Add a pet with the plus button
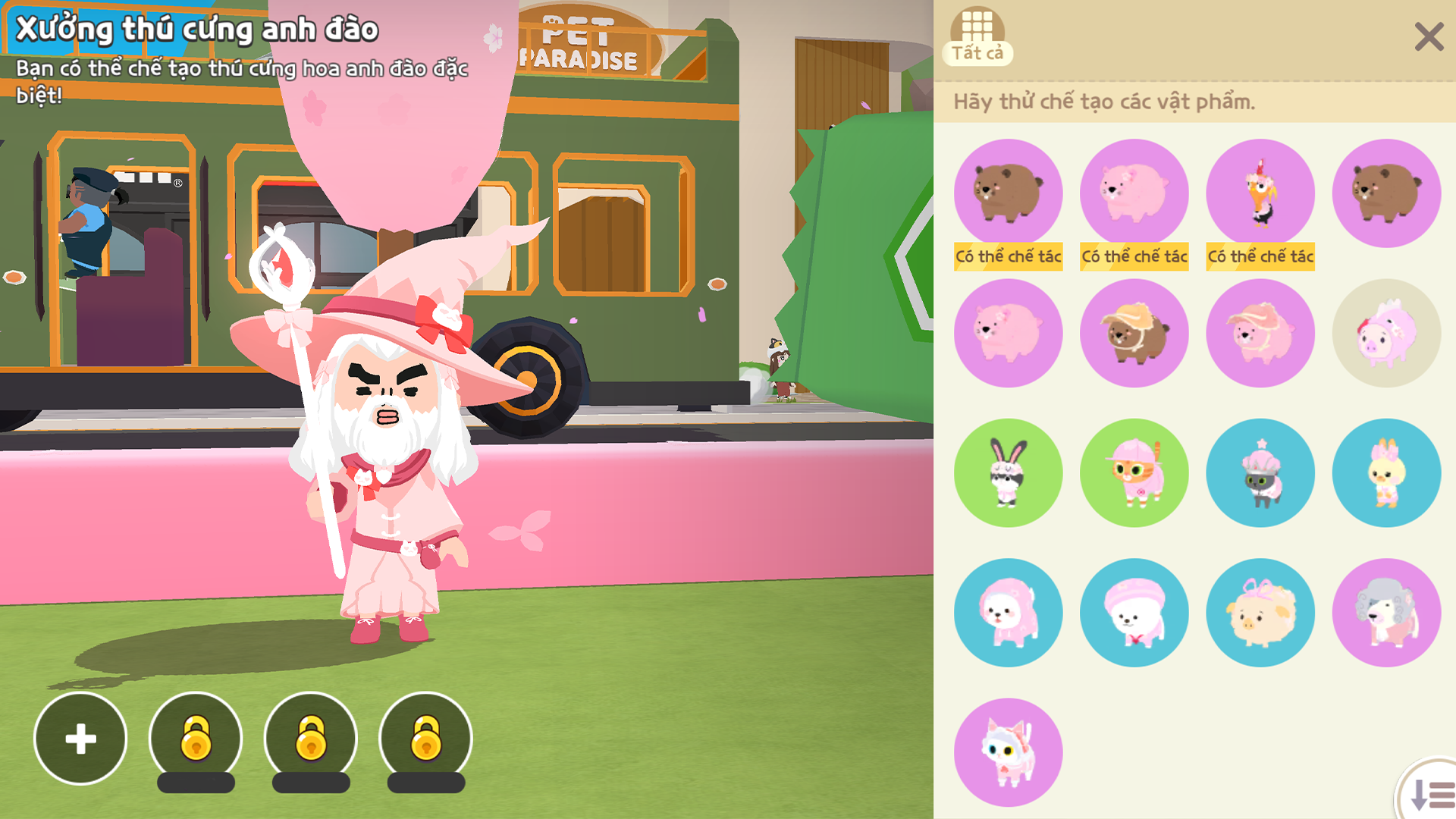Image resolution: width=1456 pixels, height=819 pixels. (80, 739)
